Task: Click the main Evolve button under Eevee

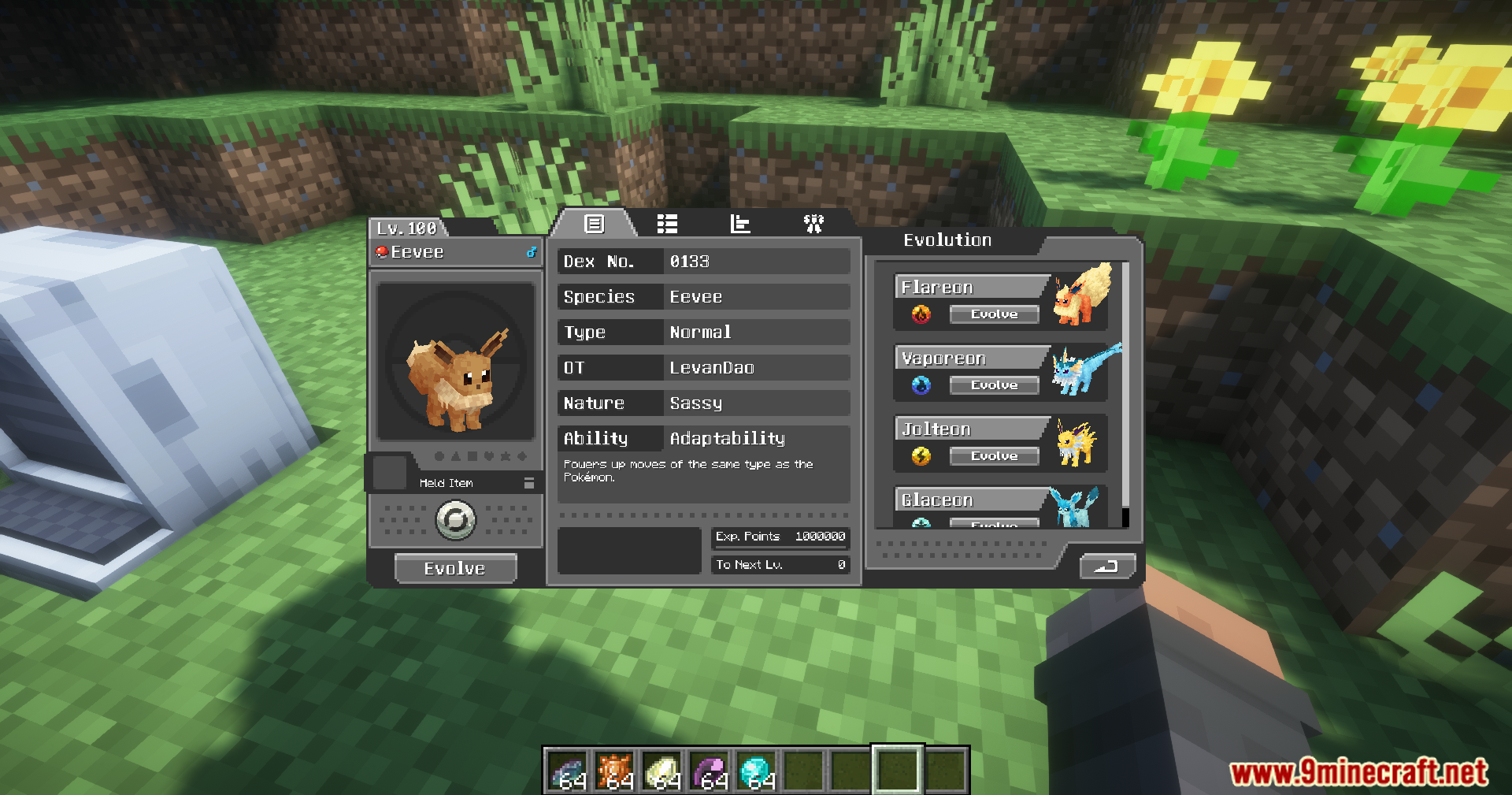Action: 455,568
